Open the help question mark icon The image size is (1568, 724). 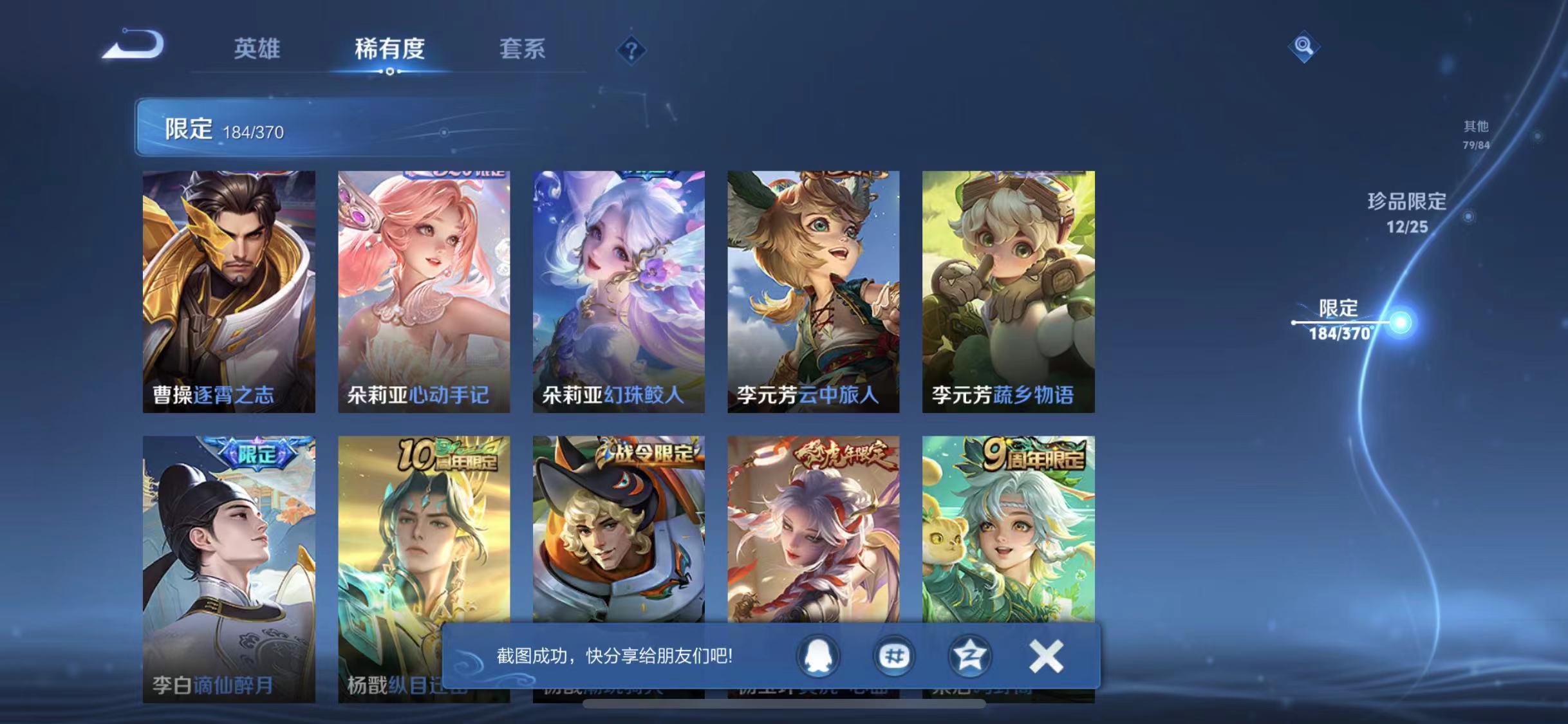631,51
